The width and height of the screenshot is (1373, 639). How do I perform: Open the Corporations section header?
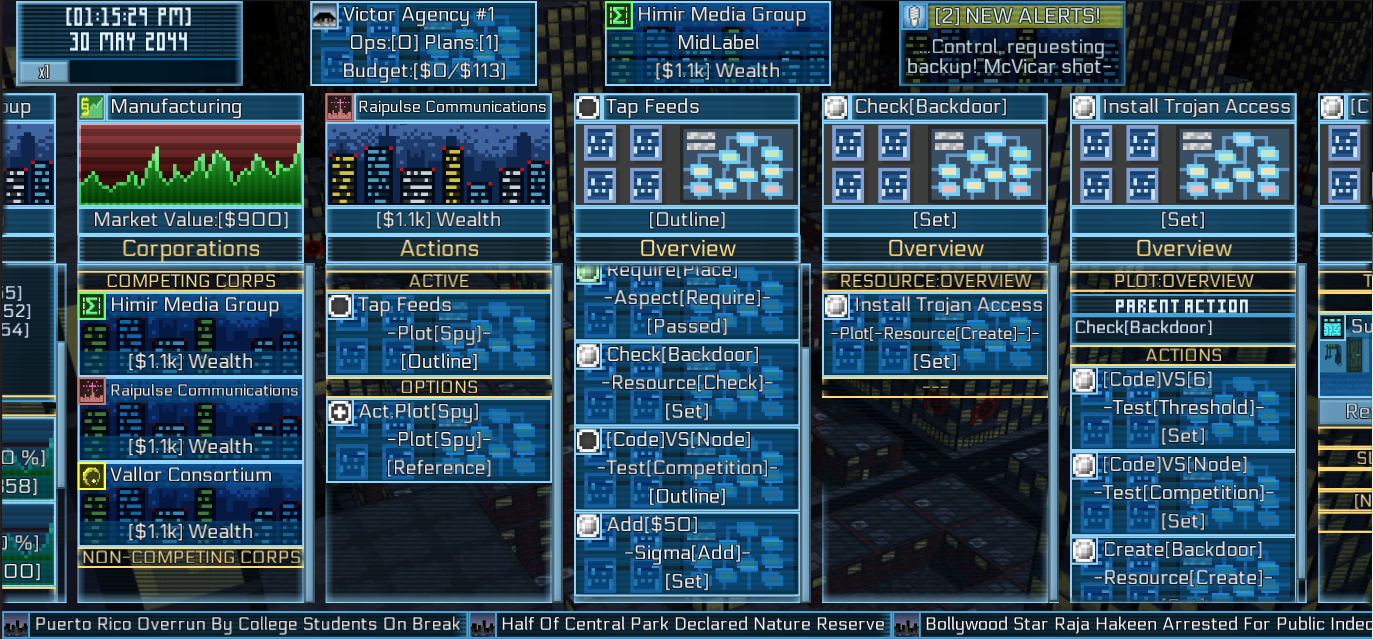coord(190,249)
